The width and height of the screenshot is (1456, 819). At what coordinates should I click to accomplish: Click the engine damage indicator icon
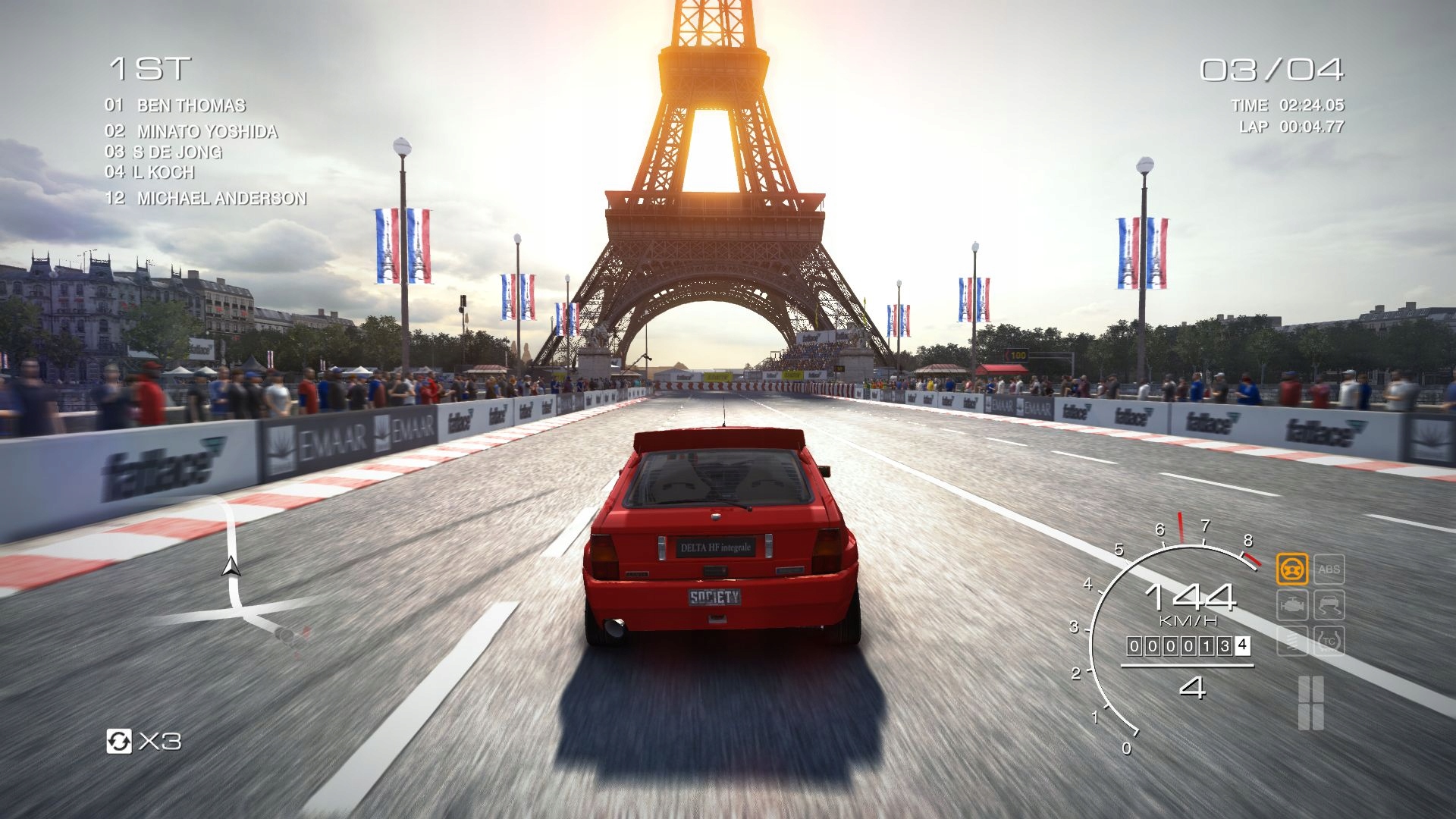coord(1291,604)
